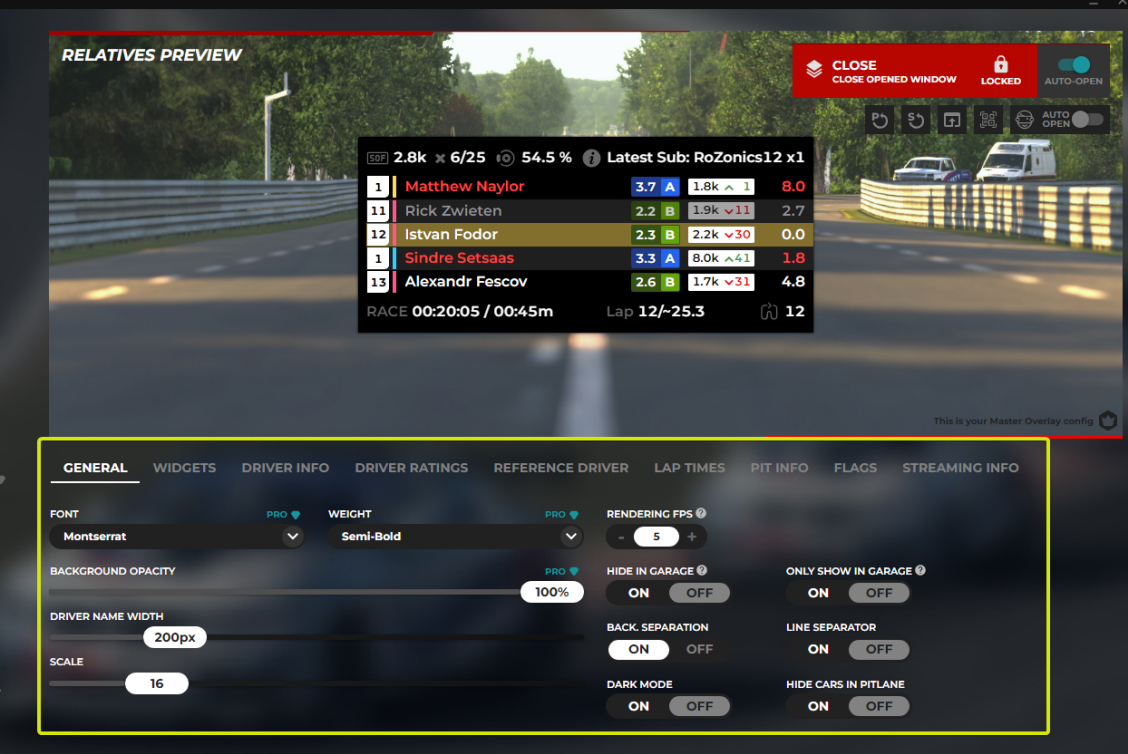Decrease Rendering FPS with the minus button
The image size is (1128, 754).
click(621, 537)
